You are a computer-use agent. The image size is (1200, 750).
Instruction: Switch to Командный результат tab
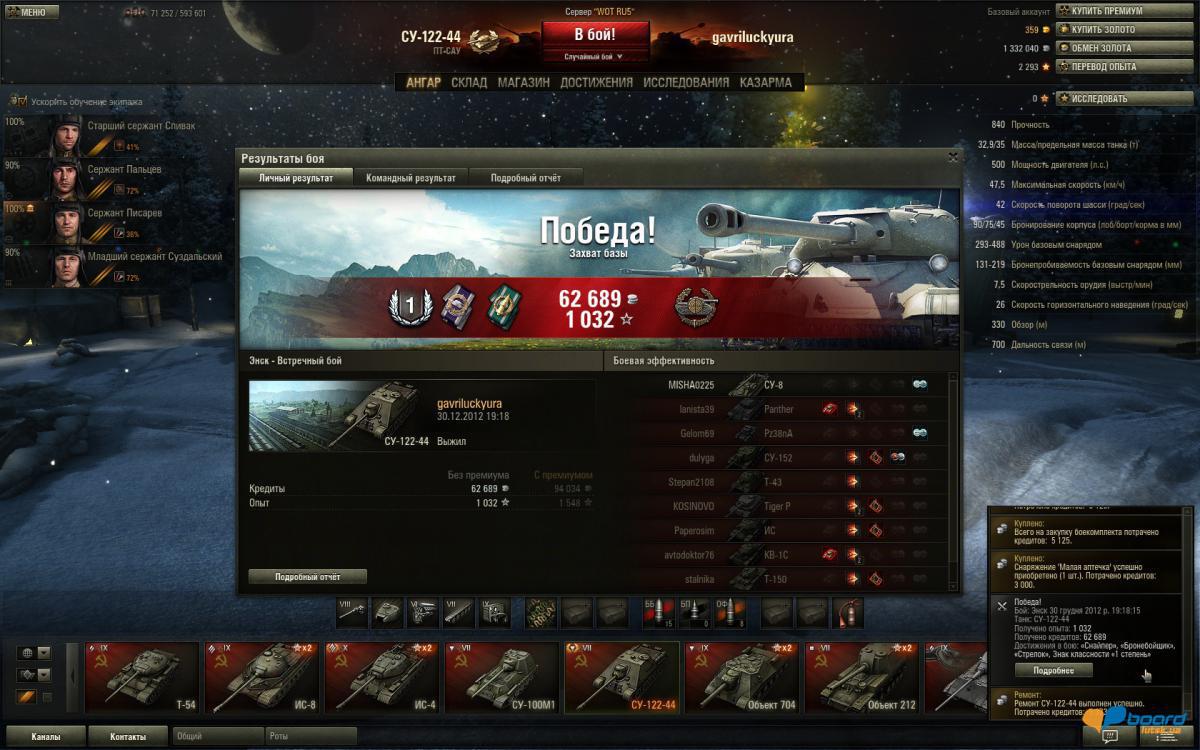(x=411, y=178)
